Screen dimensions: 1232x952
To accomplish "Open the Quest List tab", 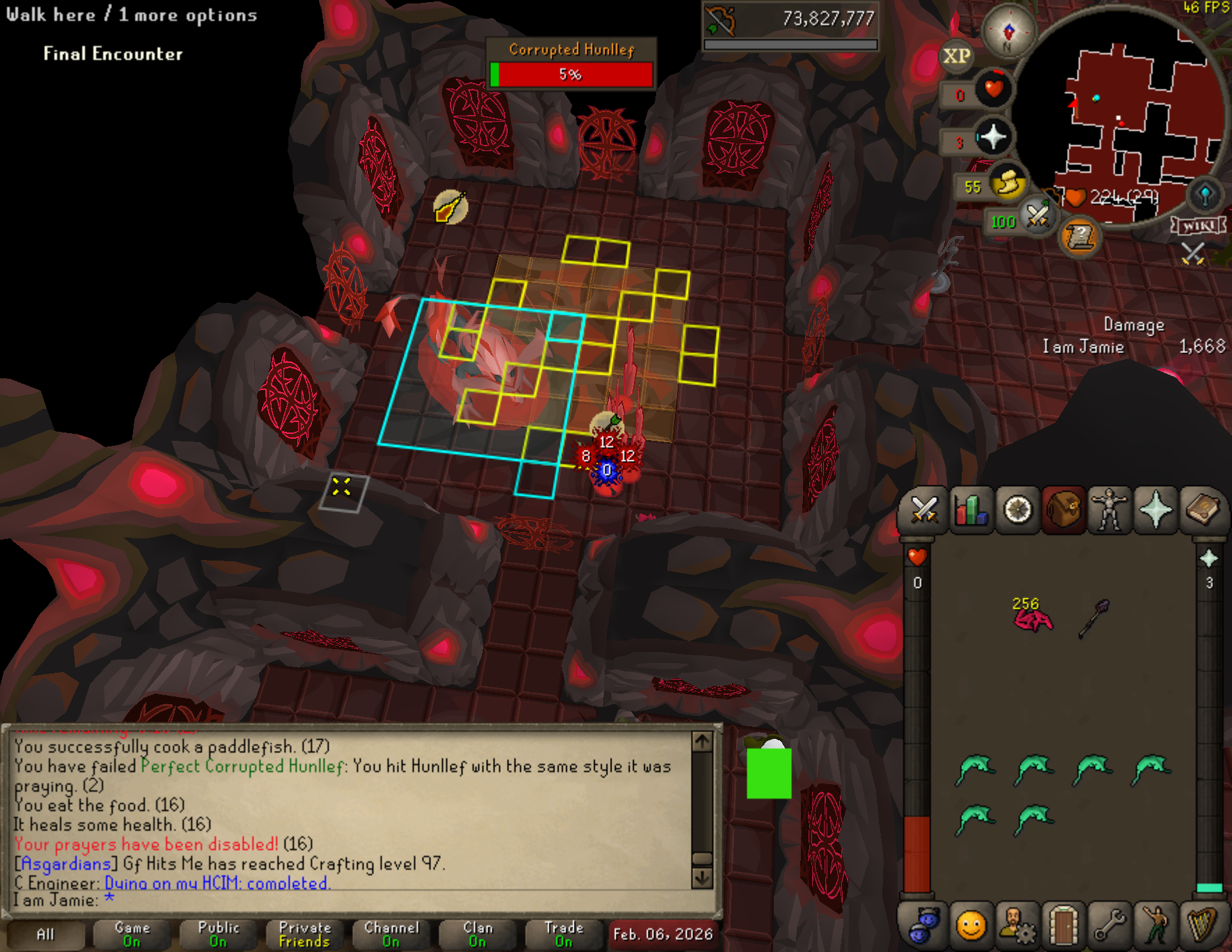I will pos(1017,510).
